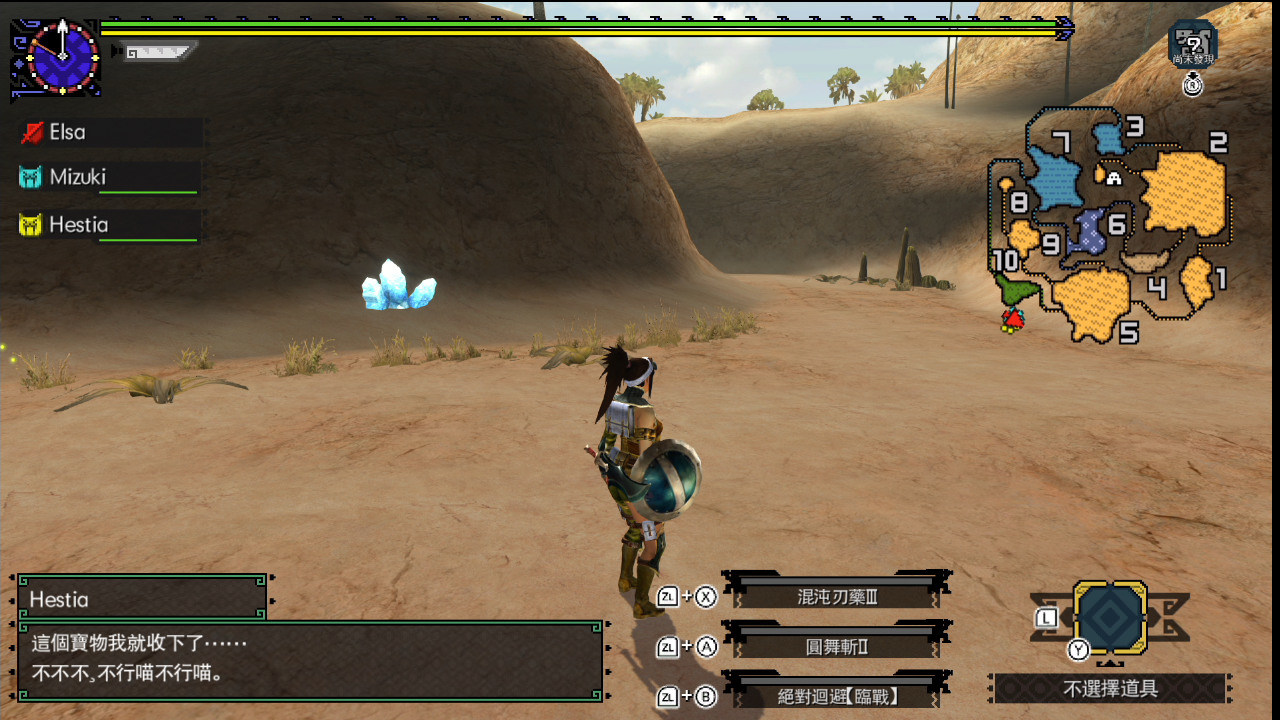Trigger the 絕對迴避【臨戰】 art
The height and width of the screenshot is (720, 1280).
pyautogui.click(x=837, y=696)
